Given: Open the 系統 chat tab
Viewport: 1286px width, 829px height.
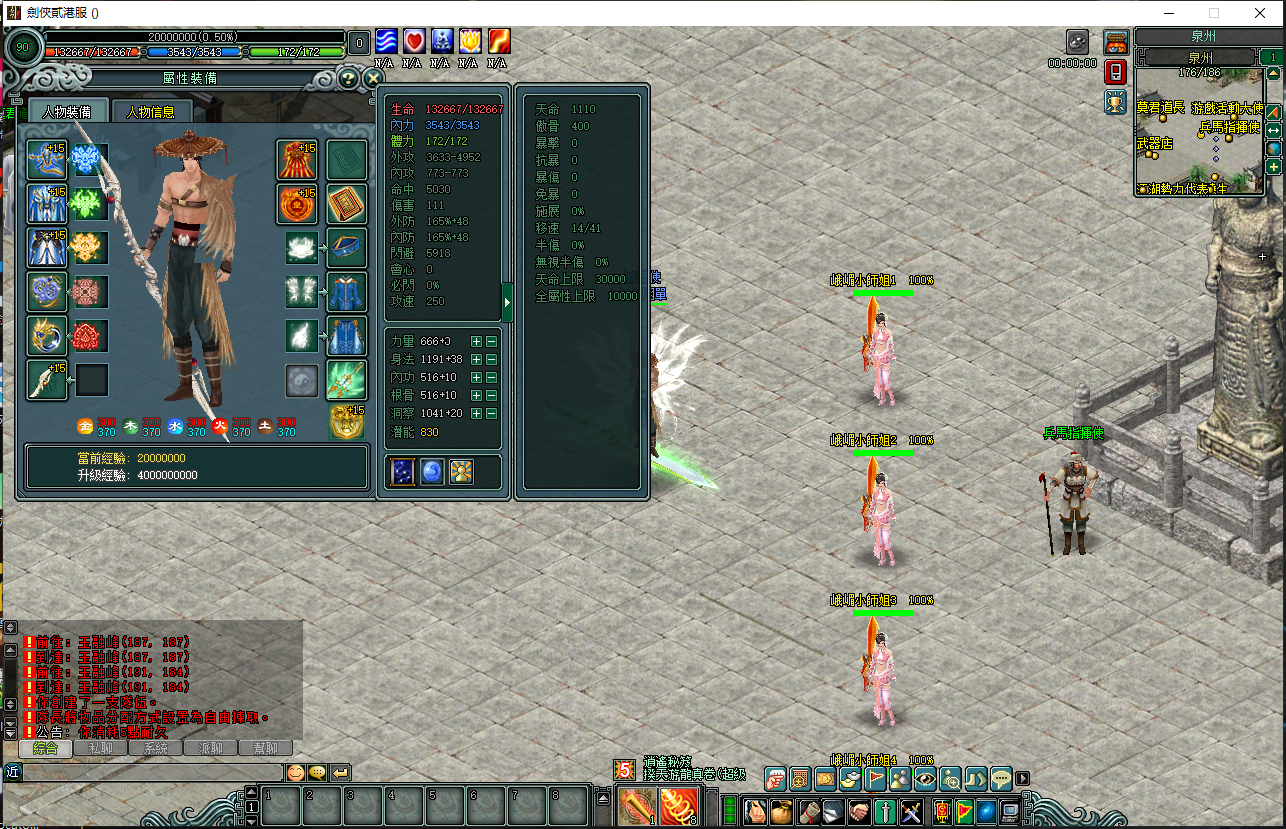Looking at the screenshot, I should tap(155, 748).
